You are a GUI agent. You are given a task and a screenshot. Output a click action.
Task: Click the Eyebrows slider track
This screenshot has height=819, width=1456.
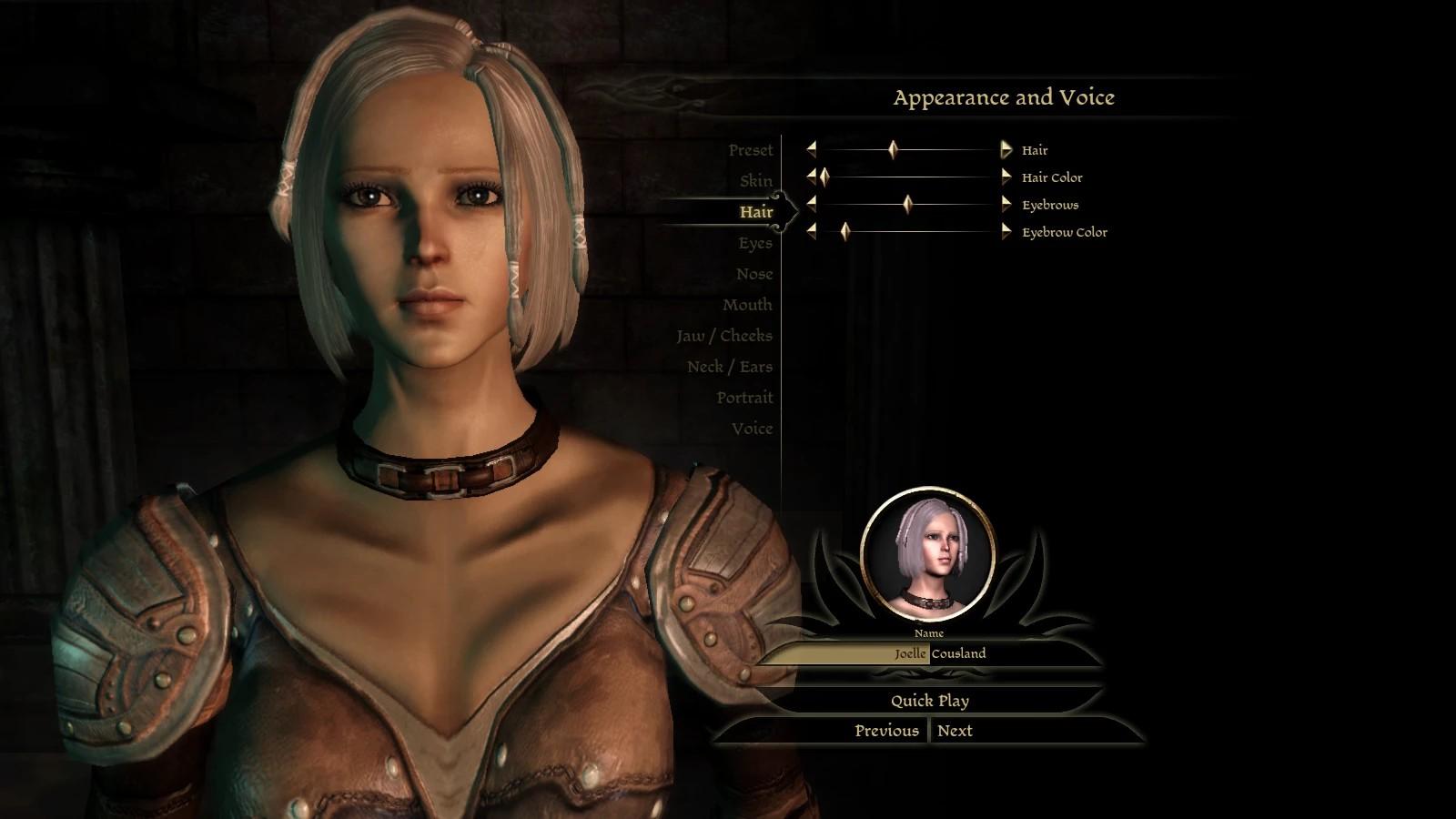click(946, 205)
